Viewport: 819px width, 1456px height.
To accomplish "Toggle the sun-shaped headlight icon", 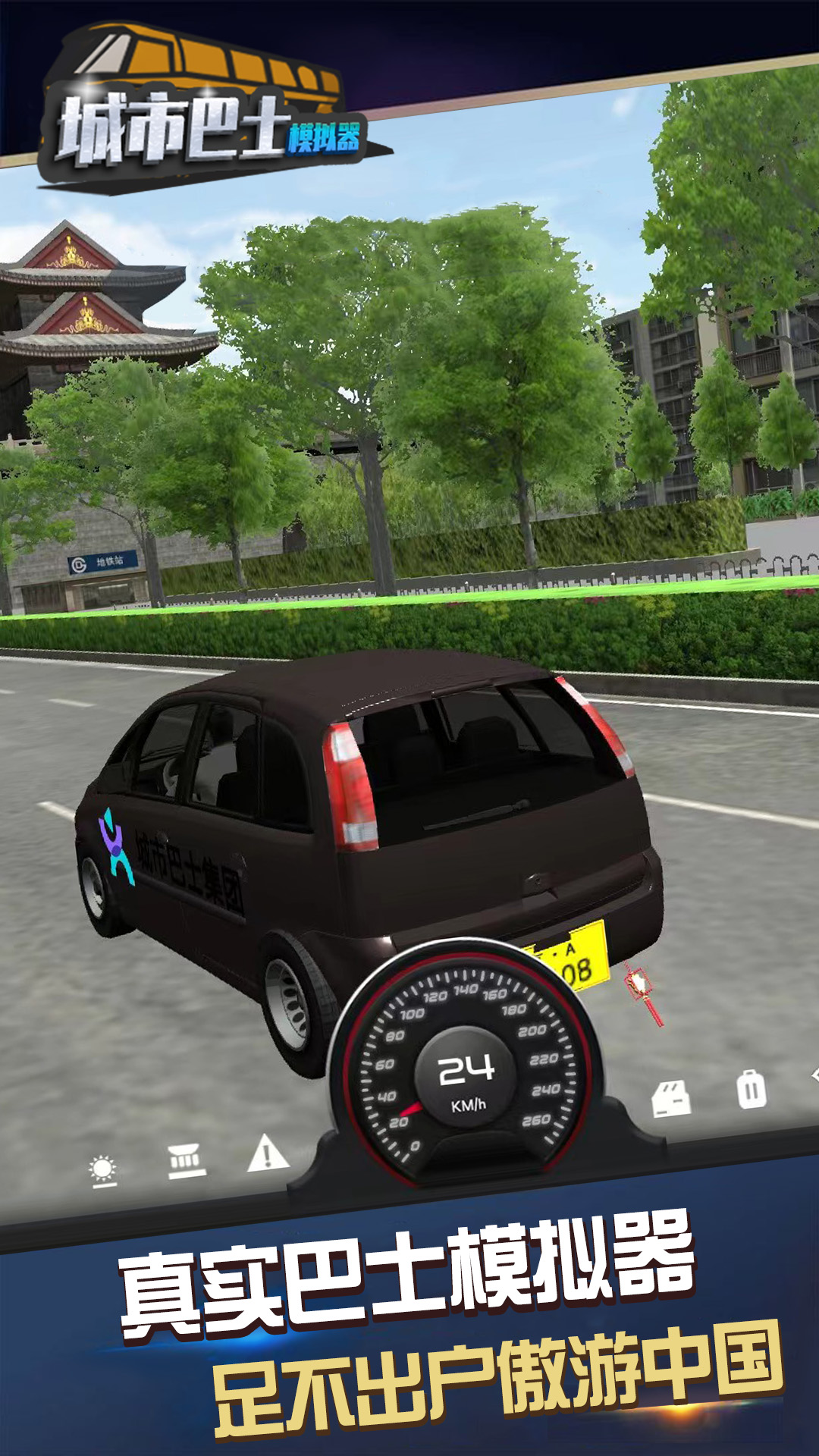I will 102,1169.
